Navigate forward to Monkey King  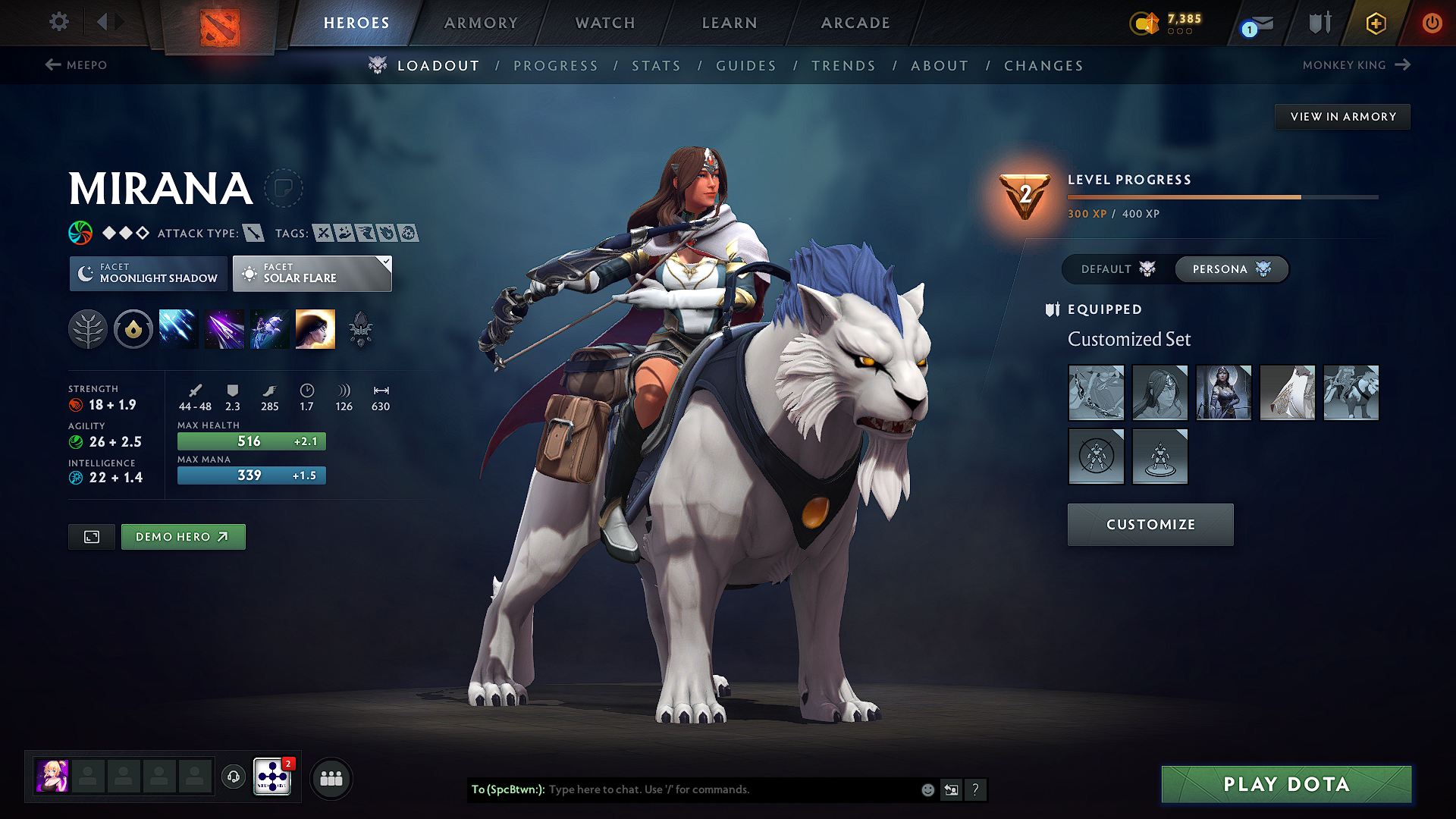tap(1357, 65)
